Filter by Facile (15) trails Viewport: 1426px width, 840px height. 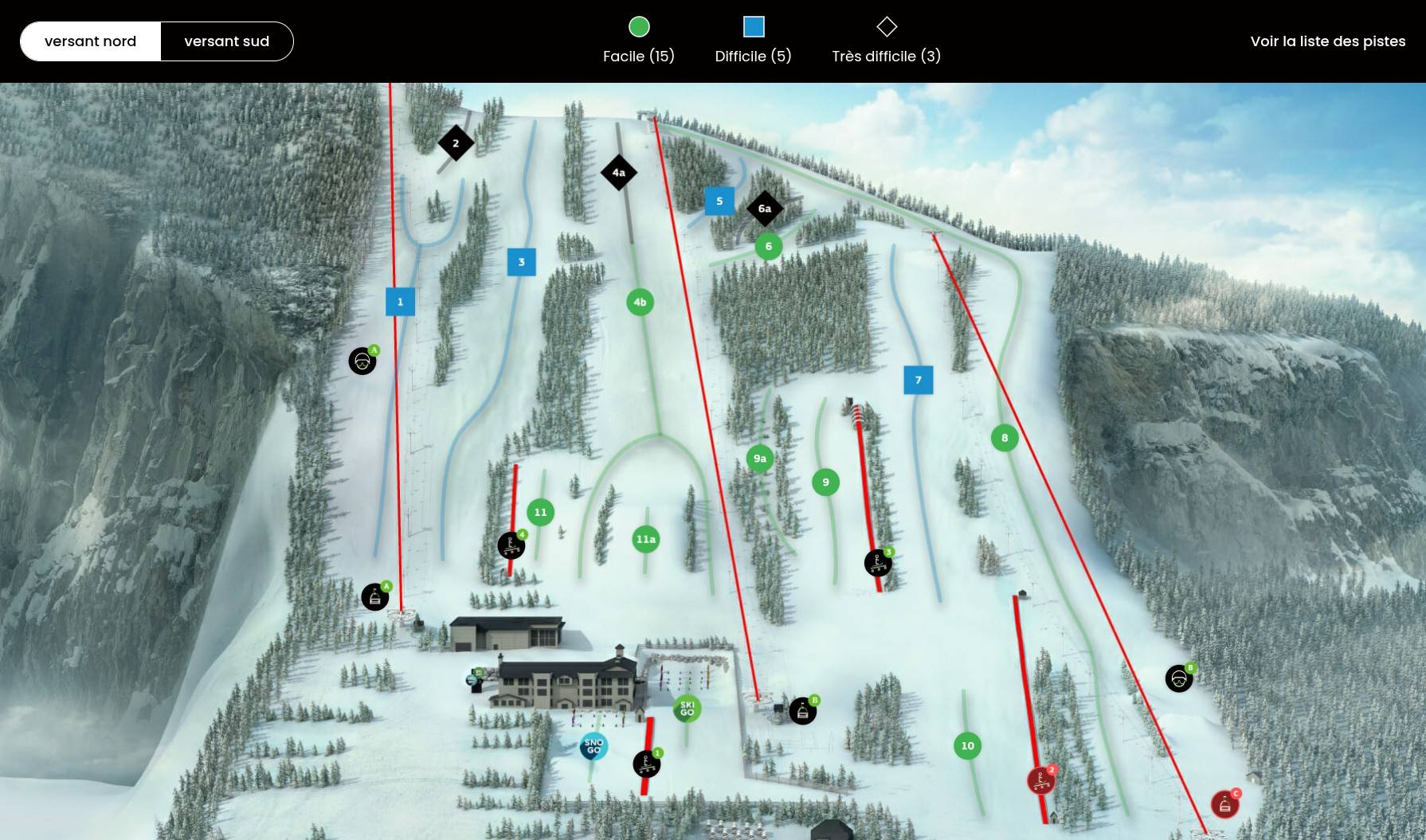[639, 41]
